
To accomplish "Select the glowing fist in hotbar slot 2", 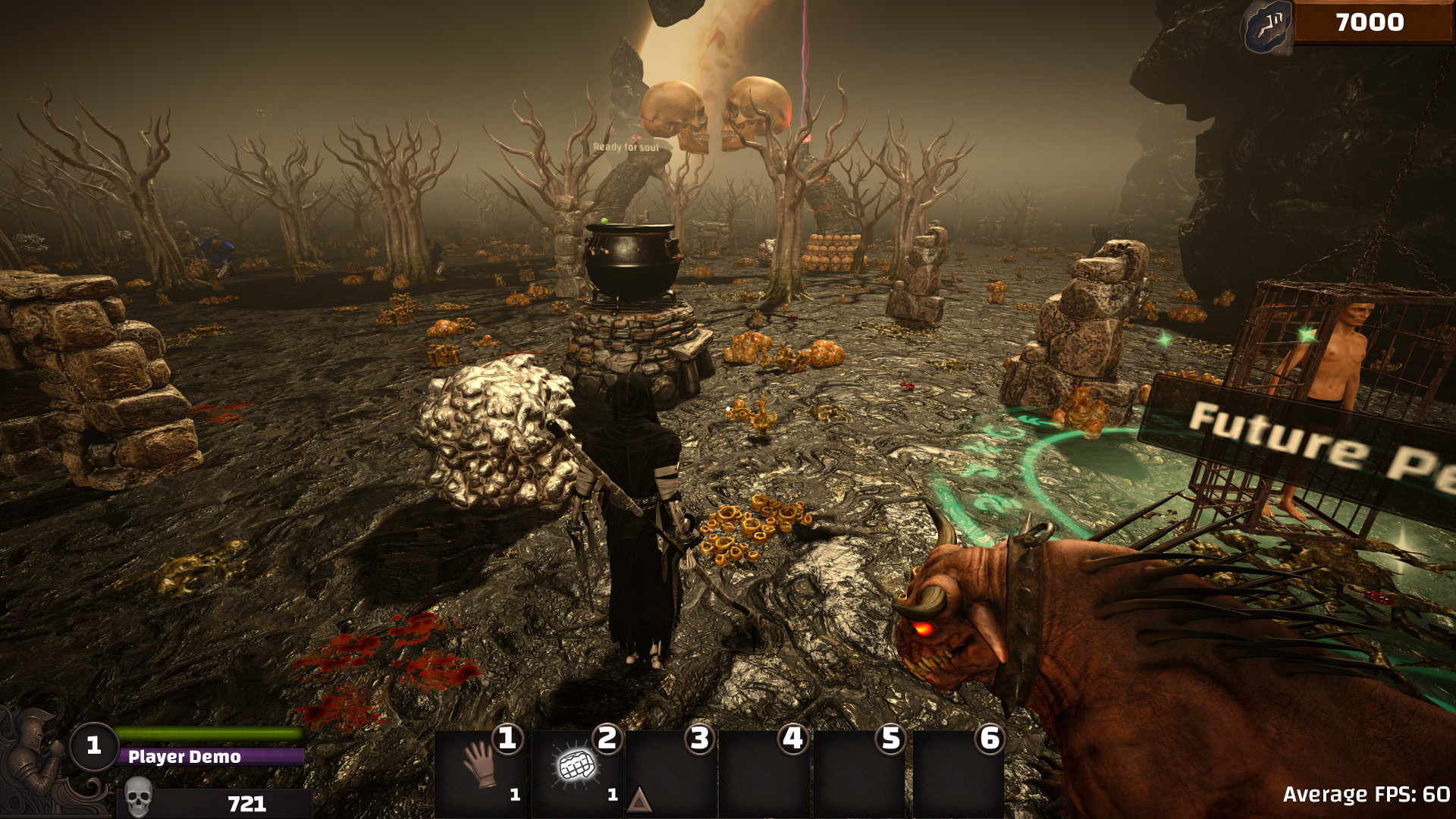I will (577, 766).
